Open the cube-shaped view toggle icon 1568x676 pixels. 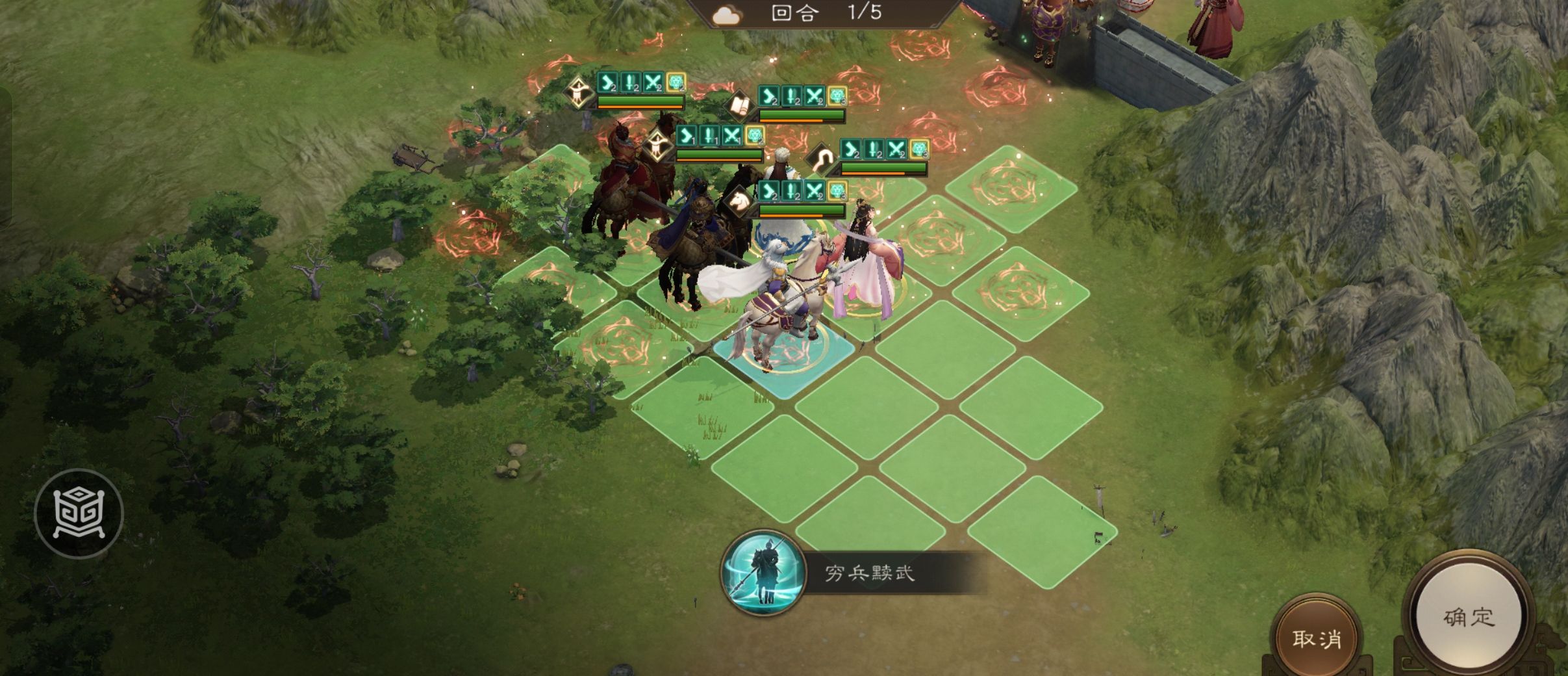point(79,513)
